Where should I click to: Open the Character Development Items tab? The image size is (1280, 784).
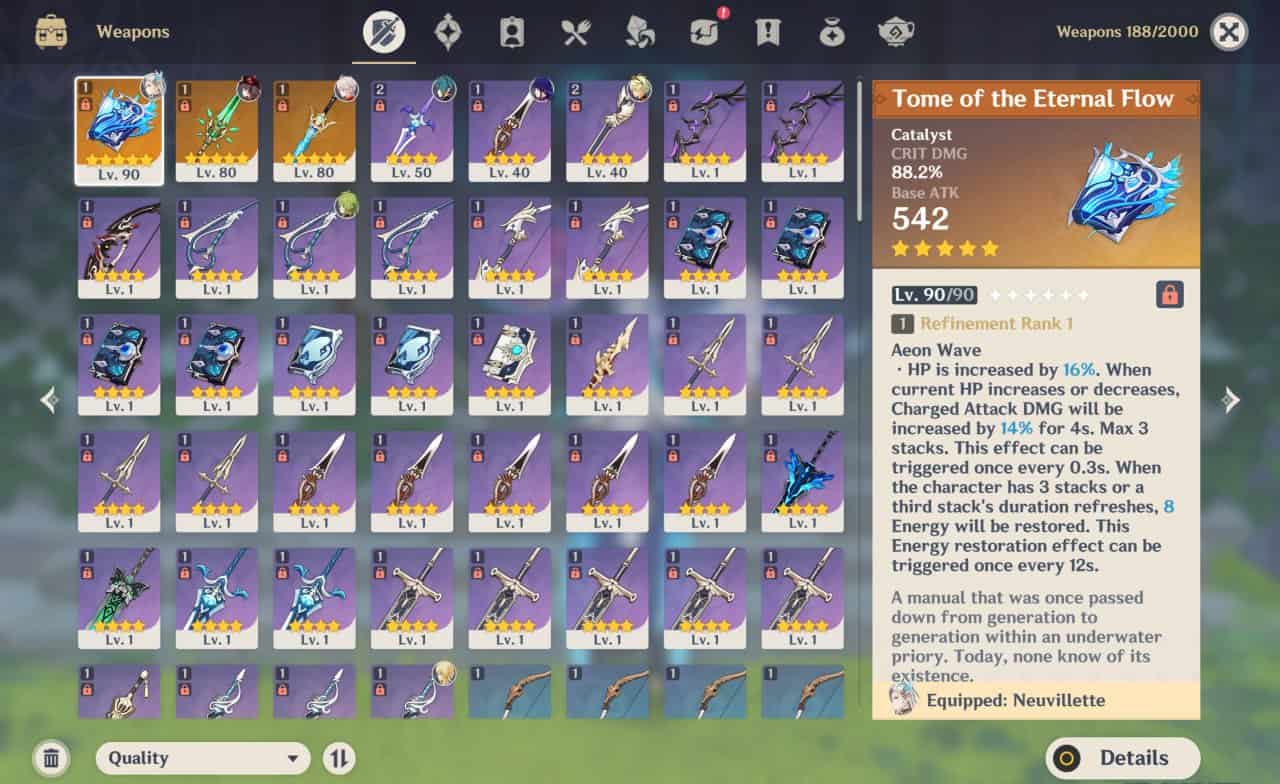511,32
